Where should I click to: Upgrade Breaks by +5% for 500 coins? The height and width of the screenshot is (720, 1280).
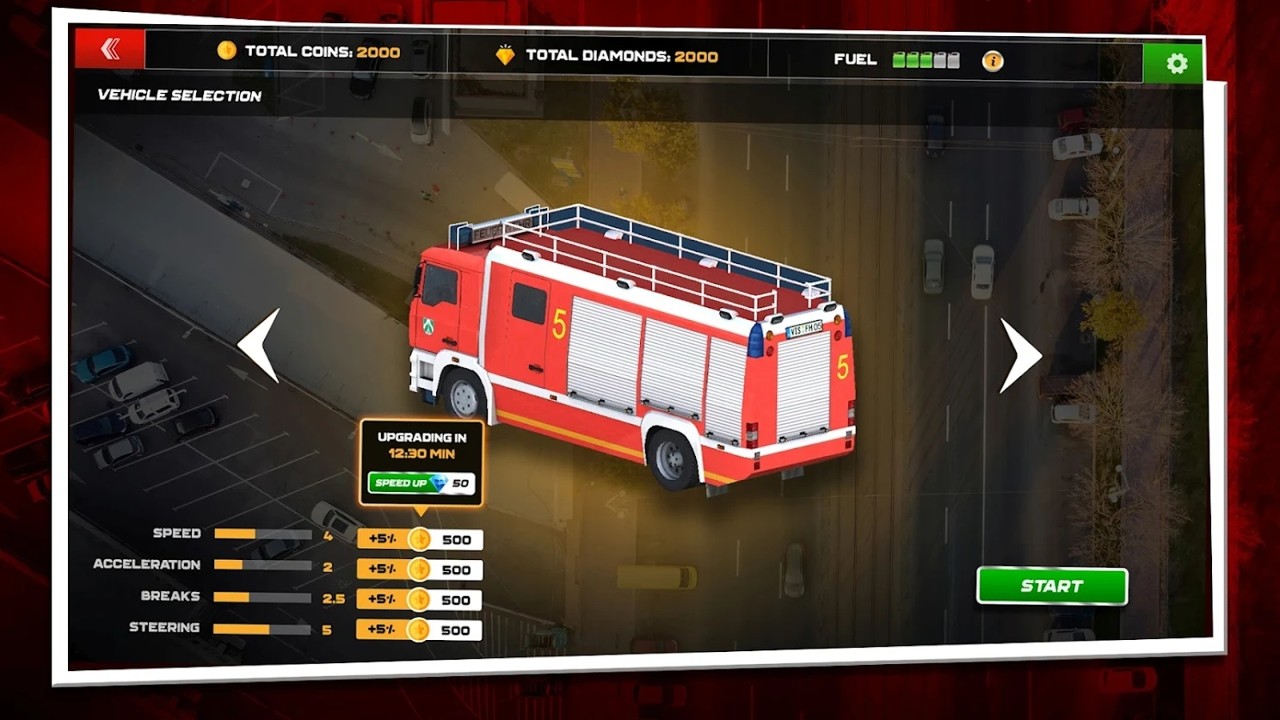420,600
